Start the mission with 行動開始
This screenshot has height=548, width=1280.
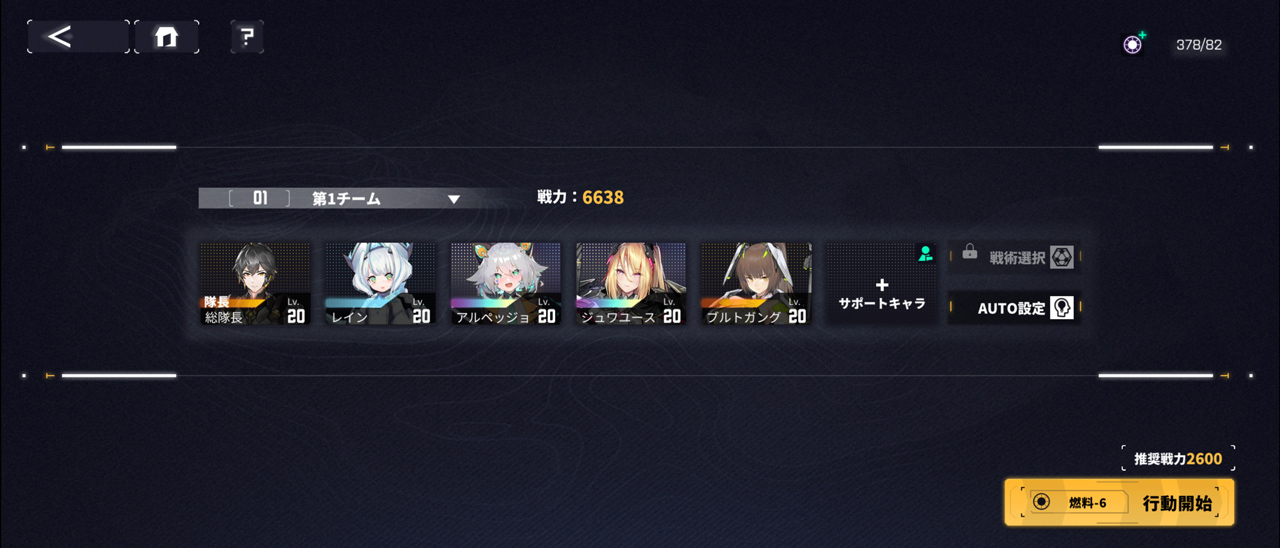click(x=1119, y=502)
